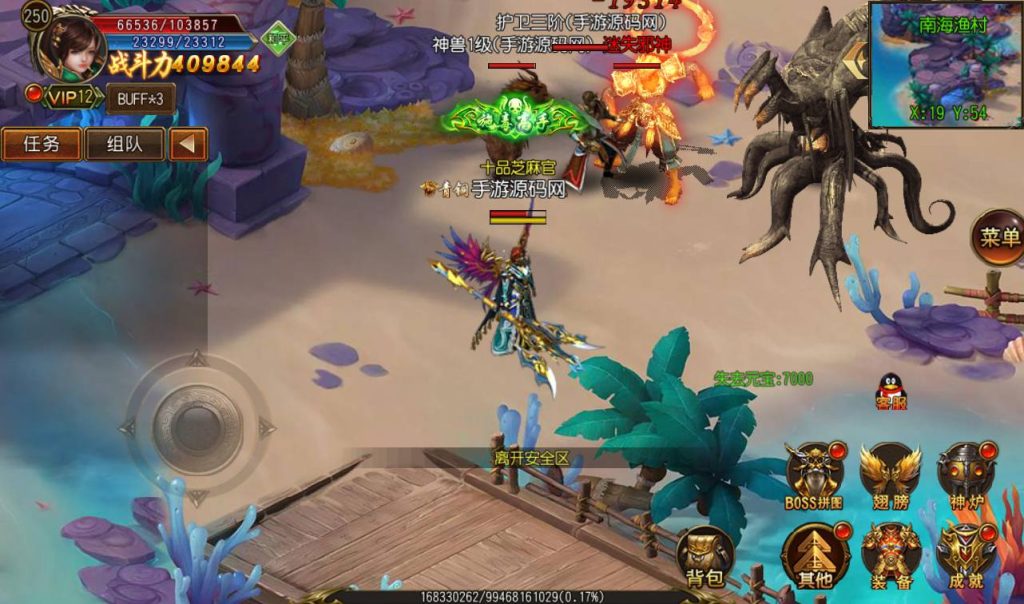
Task: Open the 菜单 menu button
Action: [x=998, y=238]
